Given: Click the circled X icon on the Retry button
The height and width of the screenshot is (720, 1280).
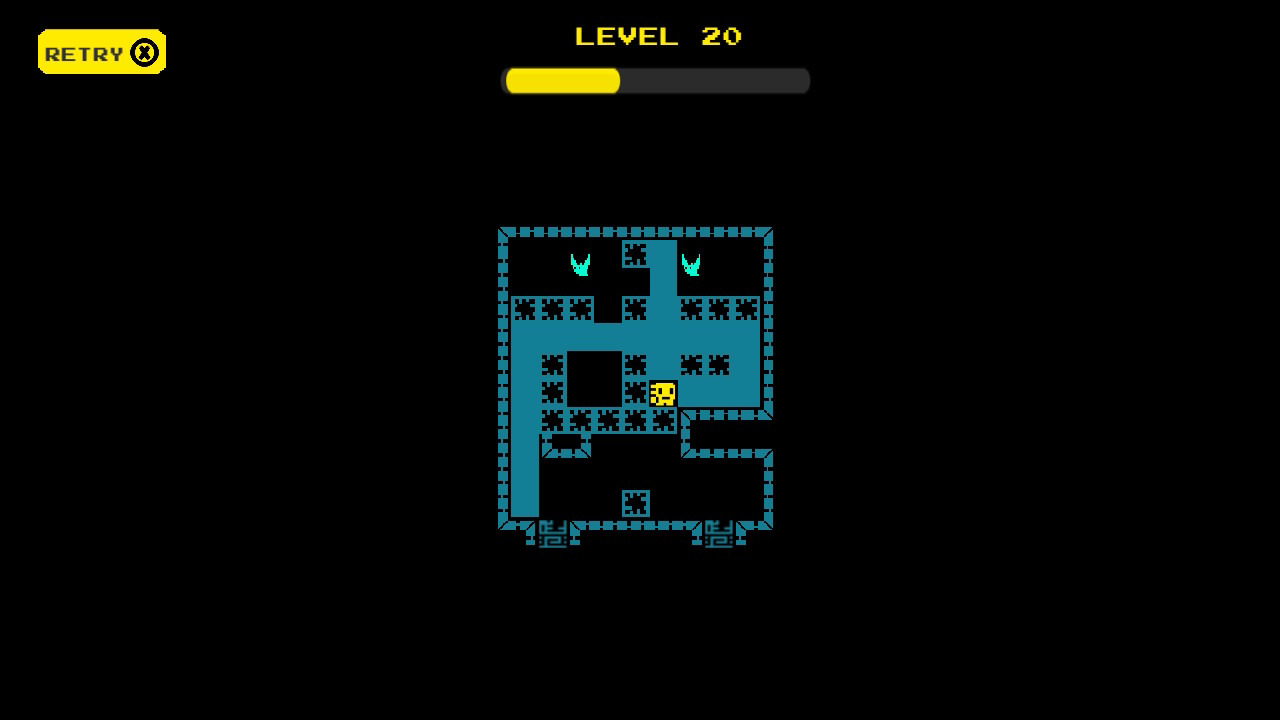Looking at the screenshot, I should tap(143, 51).
